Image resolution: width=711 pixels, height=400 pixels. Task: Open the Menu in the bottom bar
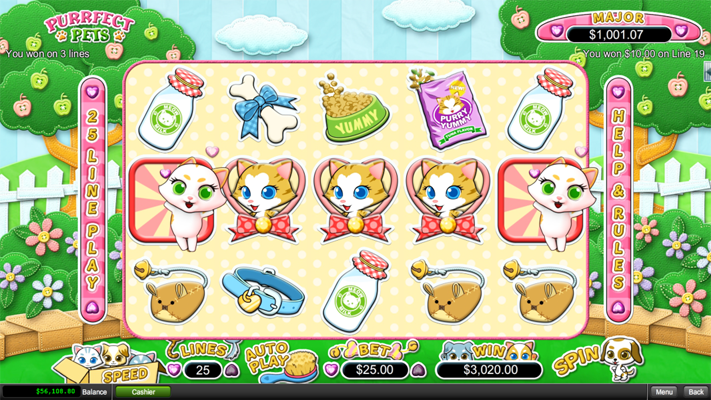click(664, 392)
